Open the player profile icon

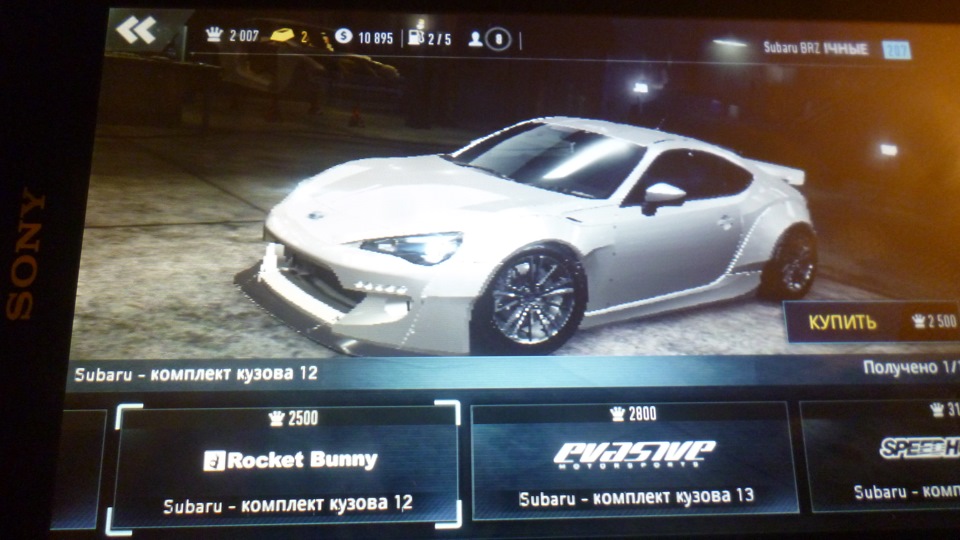pyautogui.click(x=490, y=40)
